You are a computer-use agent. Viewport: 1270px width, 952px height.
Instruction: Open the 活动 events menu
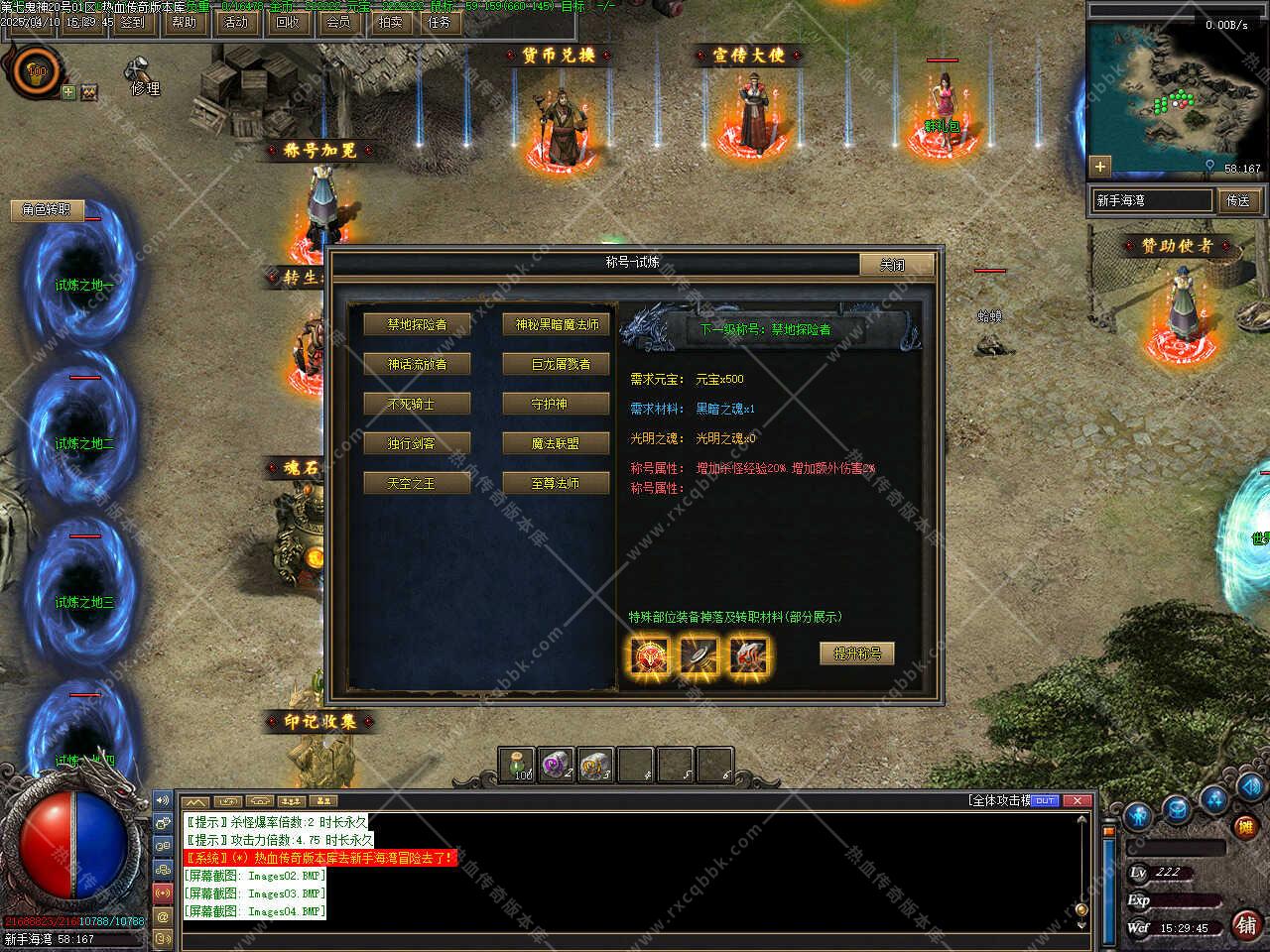(x=236, y=22)
